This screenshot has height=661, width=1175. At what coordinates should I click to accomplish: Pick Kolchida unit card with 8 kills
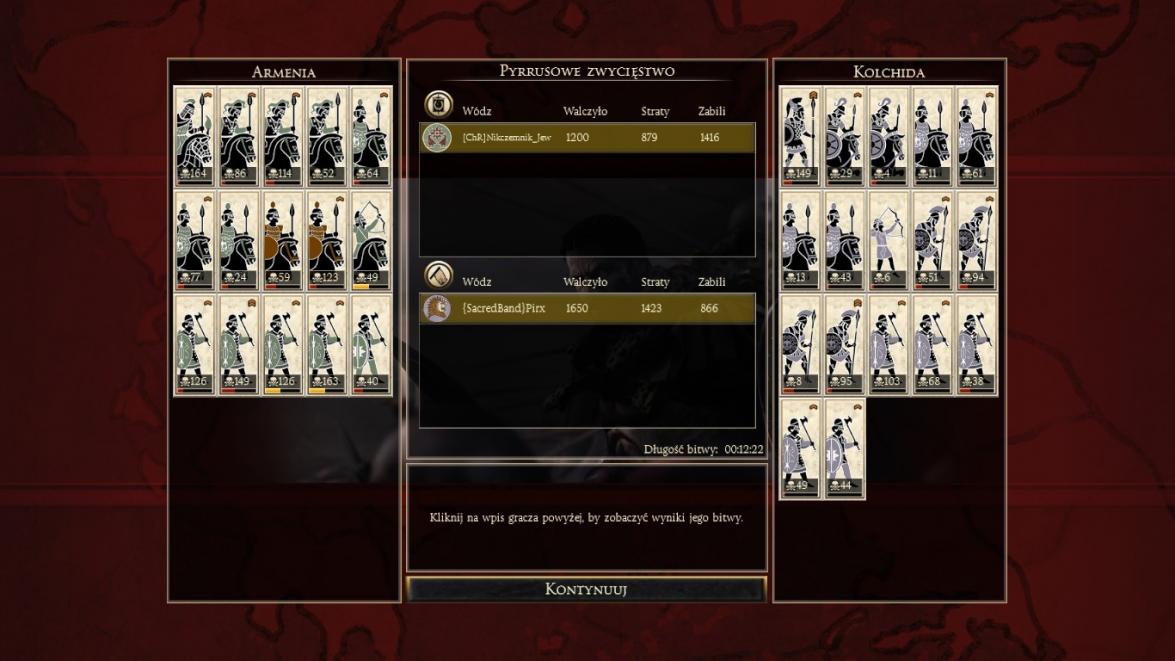pyautogui.click(x=800, y=344)
